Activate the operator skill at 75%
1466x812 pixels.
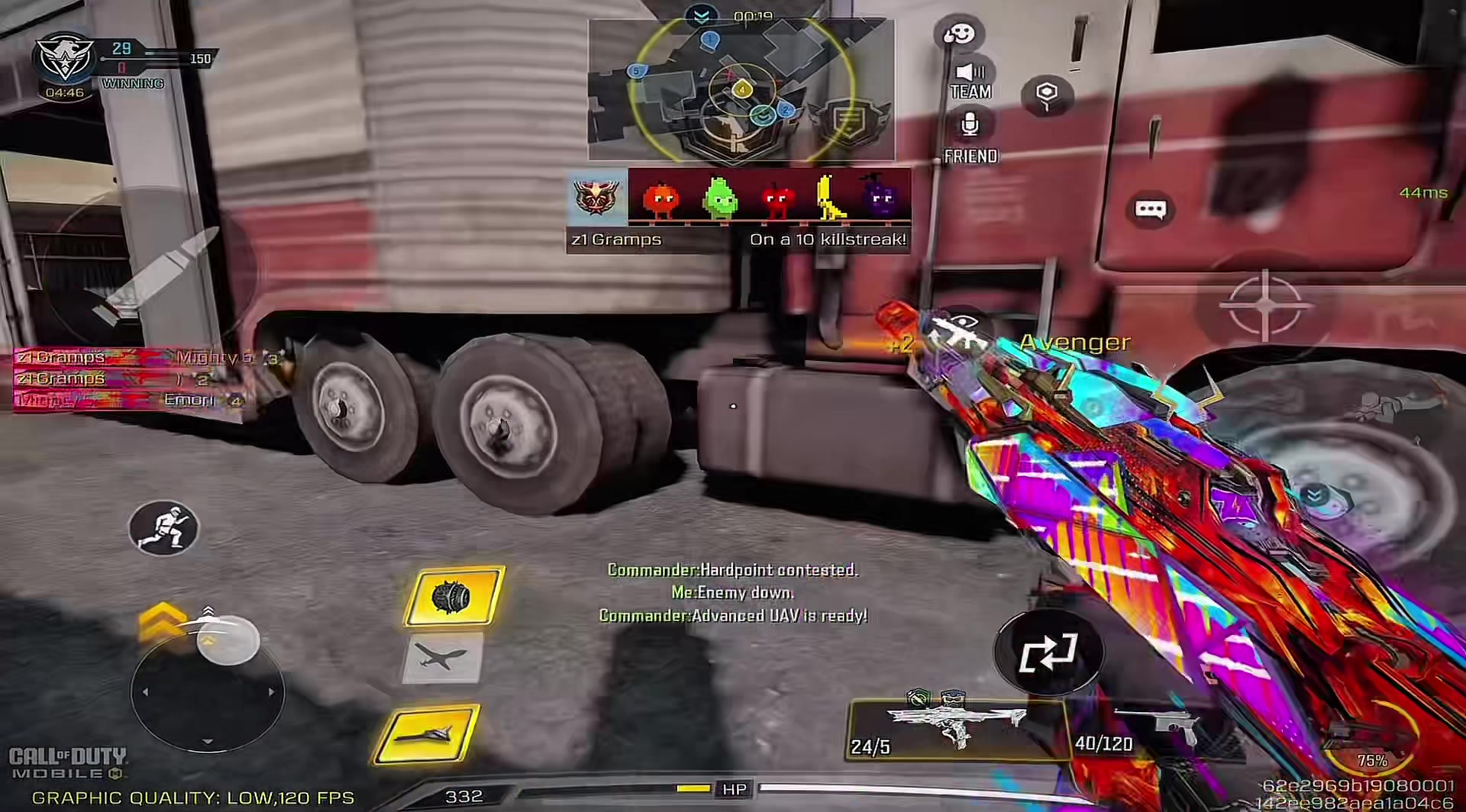click(x=1371, y=740)
